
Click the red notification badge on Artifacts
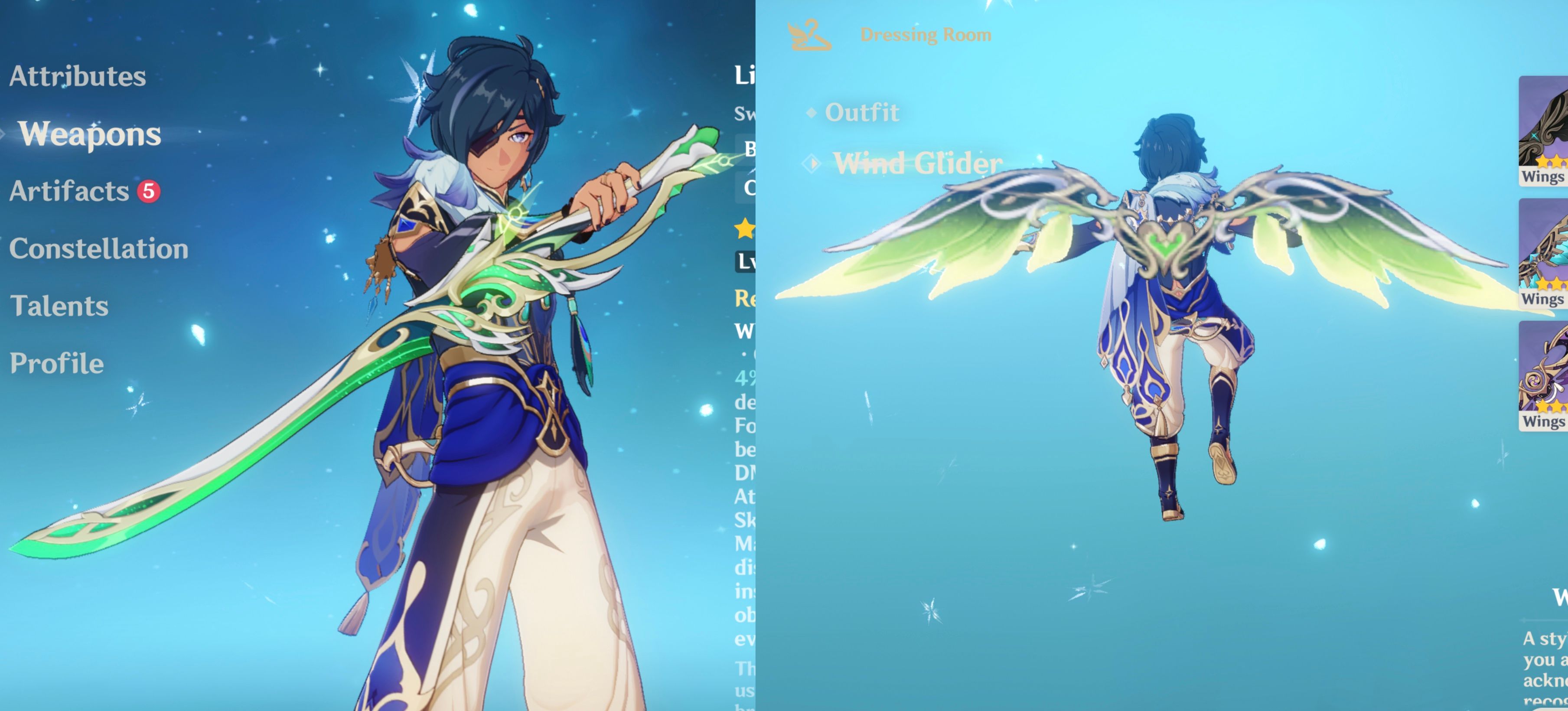(x=150, y=190)
